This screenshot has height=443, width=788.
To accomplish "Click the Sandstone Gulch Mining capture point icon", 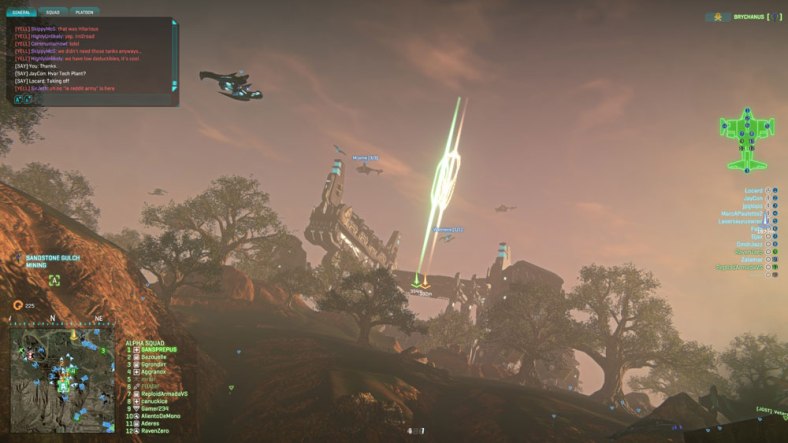I will [x=54, y=280].
